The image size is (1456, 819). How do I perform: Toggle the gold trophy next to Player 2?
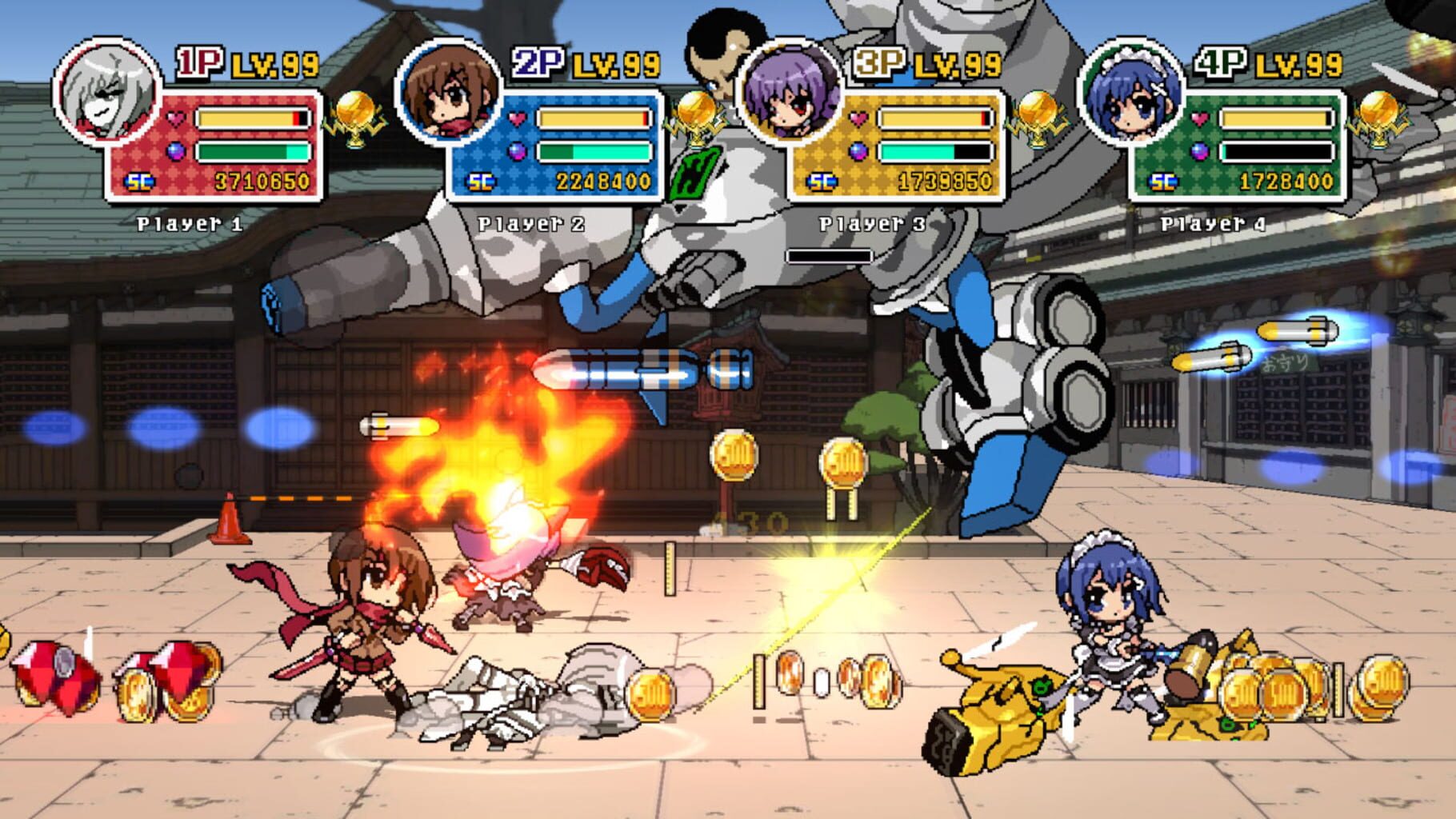[698, 116]
